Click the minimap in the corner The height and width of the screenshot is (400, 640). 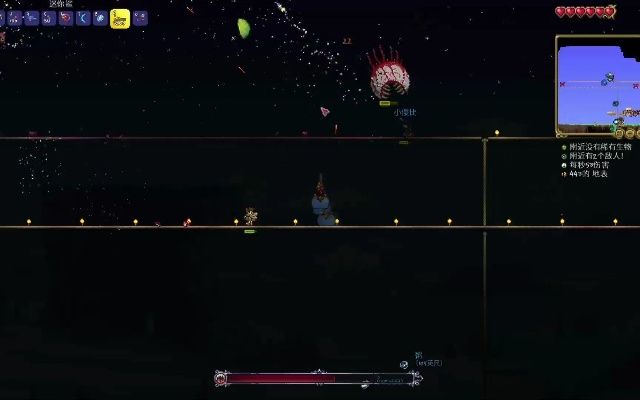[x=598, y=86]
